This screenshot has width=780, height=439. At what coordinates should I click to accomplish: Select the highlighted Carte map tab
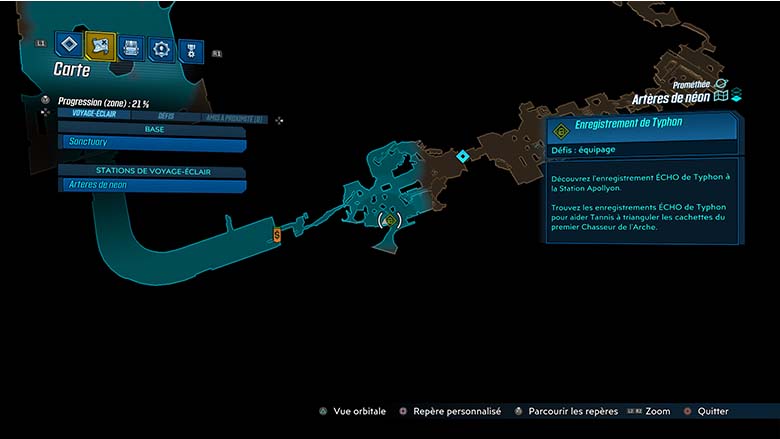[100, 45]
